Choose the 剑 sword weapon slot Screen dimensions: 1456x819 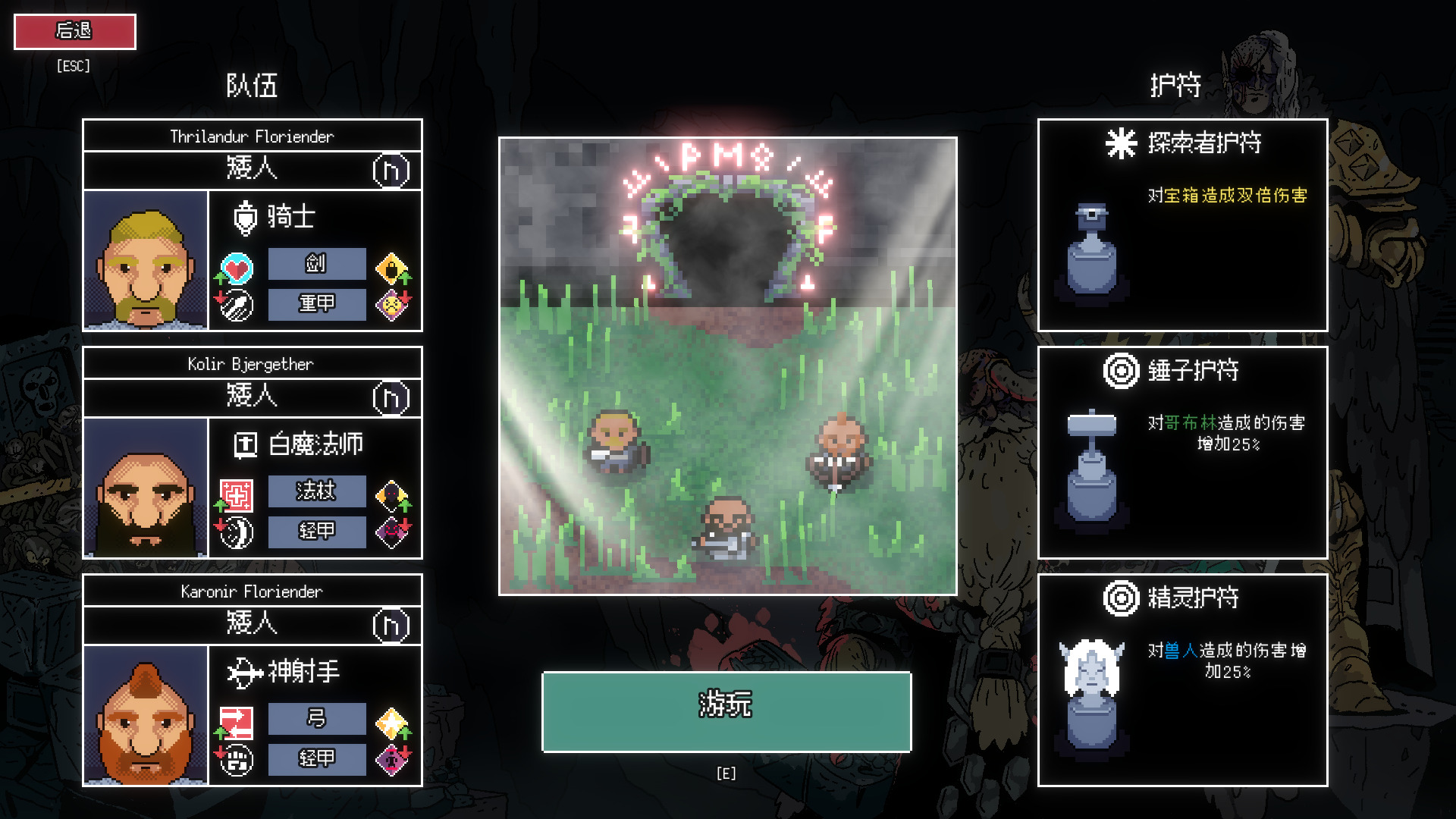click(316, 264)
